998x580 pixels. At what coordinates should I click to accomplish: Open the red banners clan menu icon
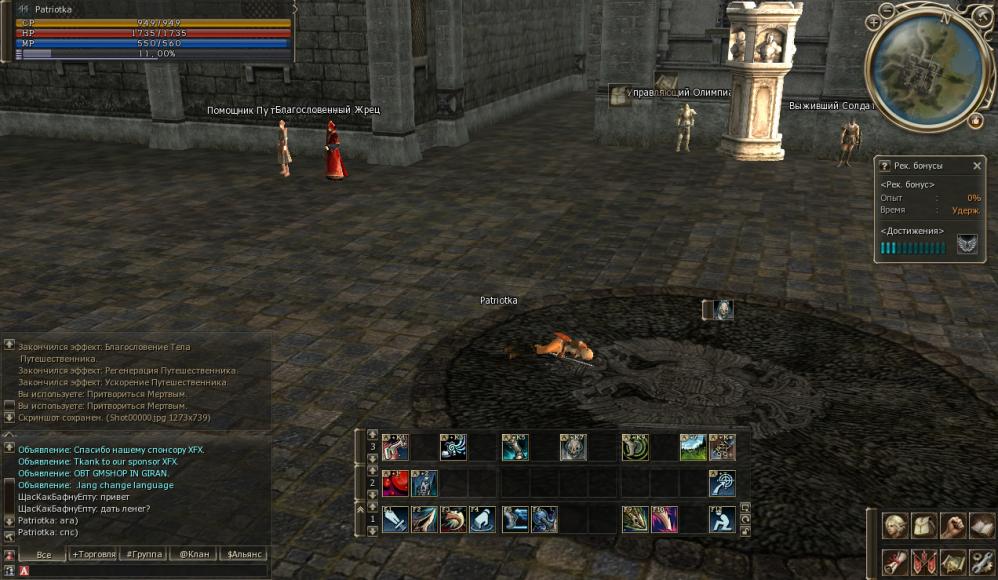[x=924, y=561]
